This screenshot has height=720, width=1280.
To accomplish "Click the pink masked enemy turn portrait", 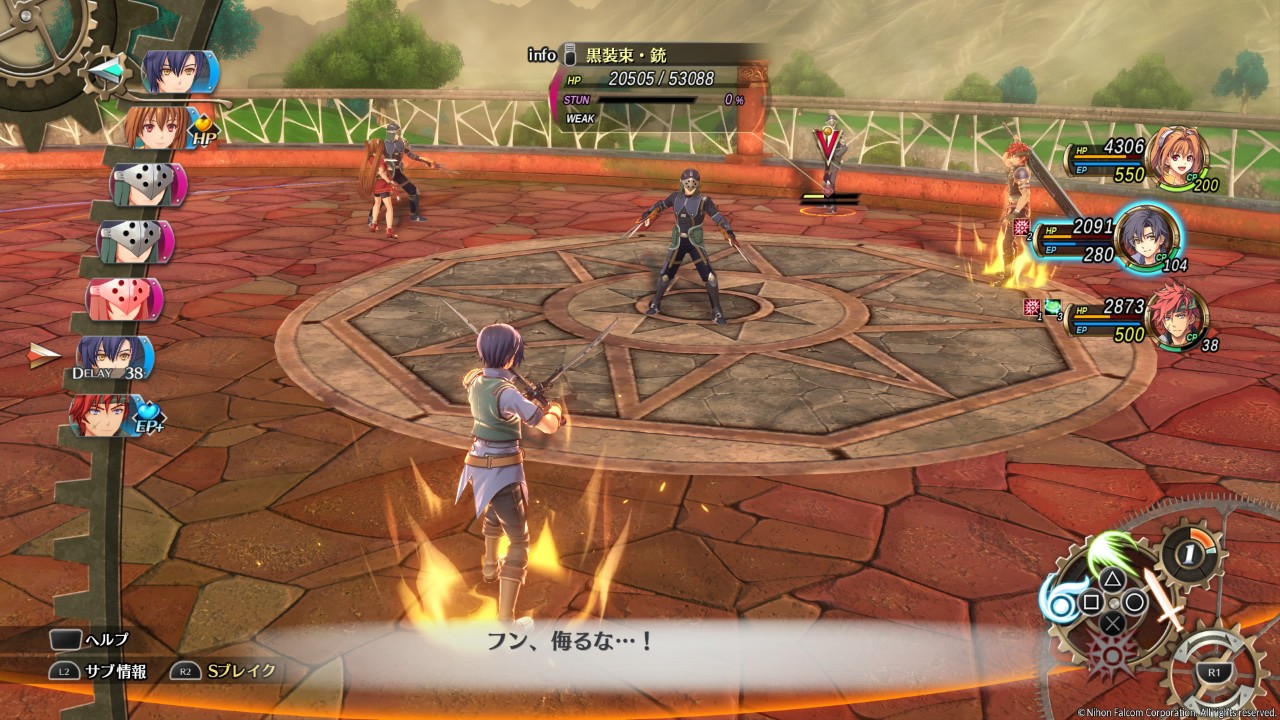I will tap(123, 299).
